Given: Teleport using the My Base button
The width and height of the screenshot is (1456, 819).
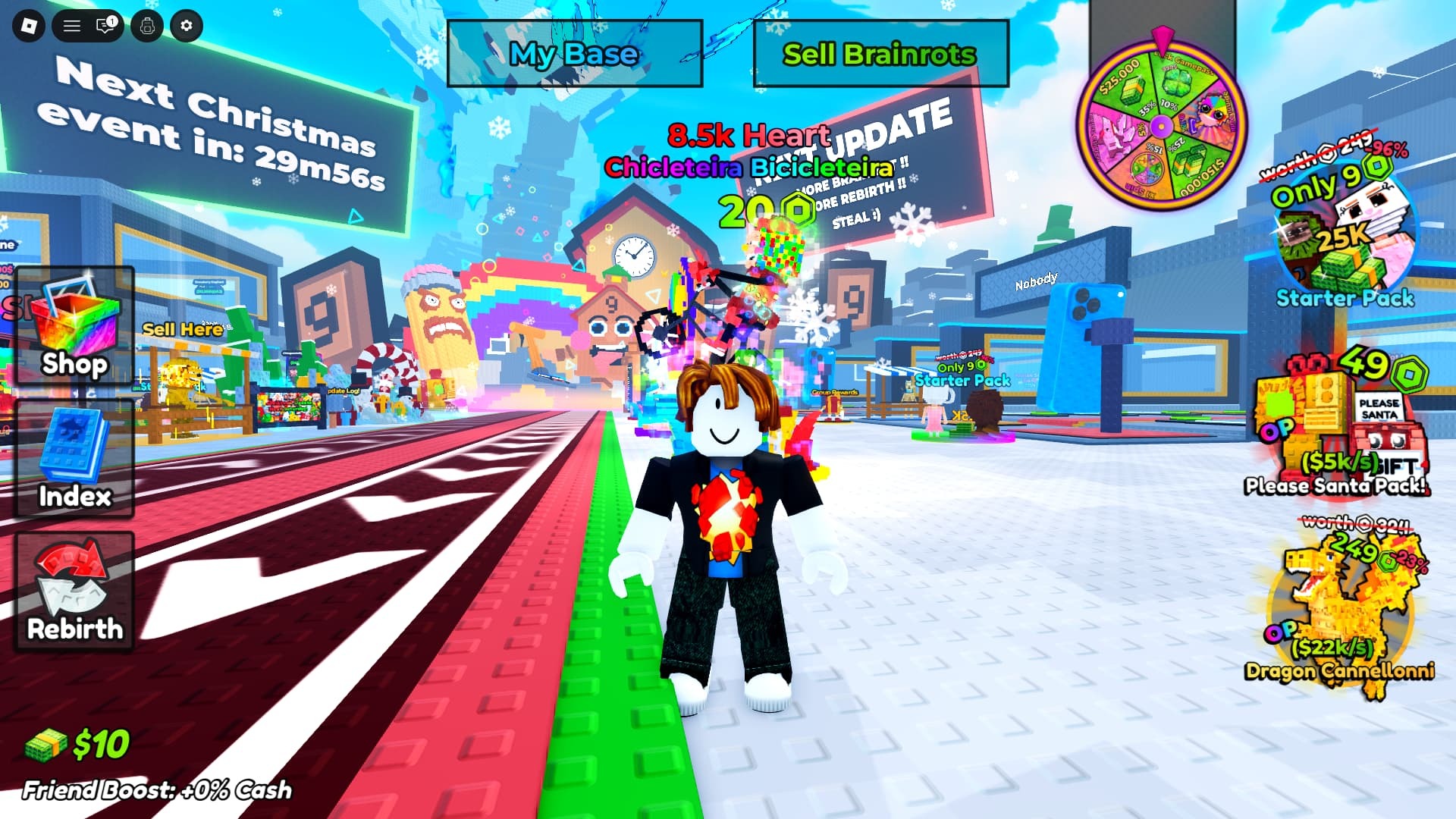Looking at the screenshot, I should (x=574, y=54).
